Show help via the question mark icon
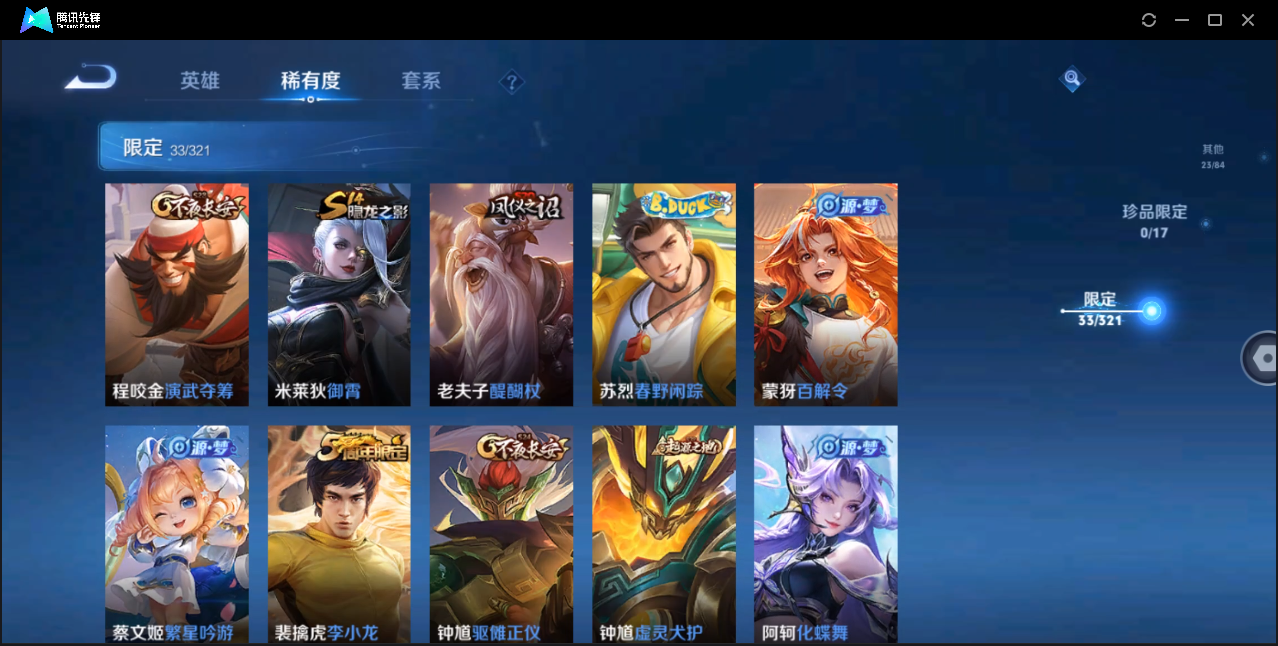Viewport: 1278px width, 646px height. coord(512,82)
